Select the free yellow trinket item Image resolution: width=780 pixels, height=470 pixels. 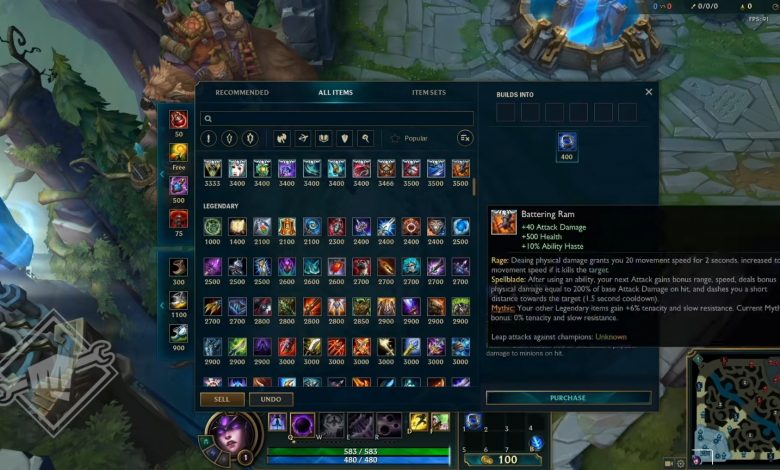tap(179, 152)
